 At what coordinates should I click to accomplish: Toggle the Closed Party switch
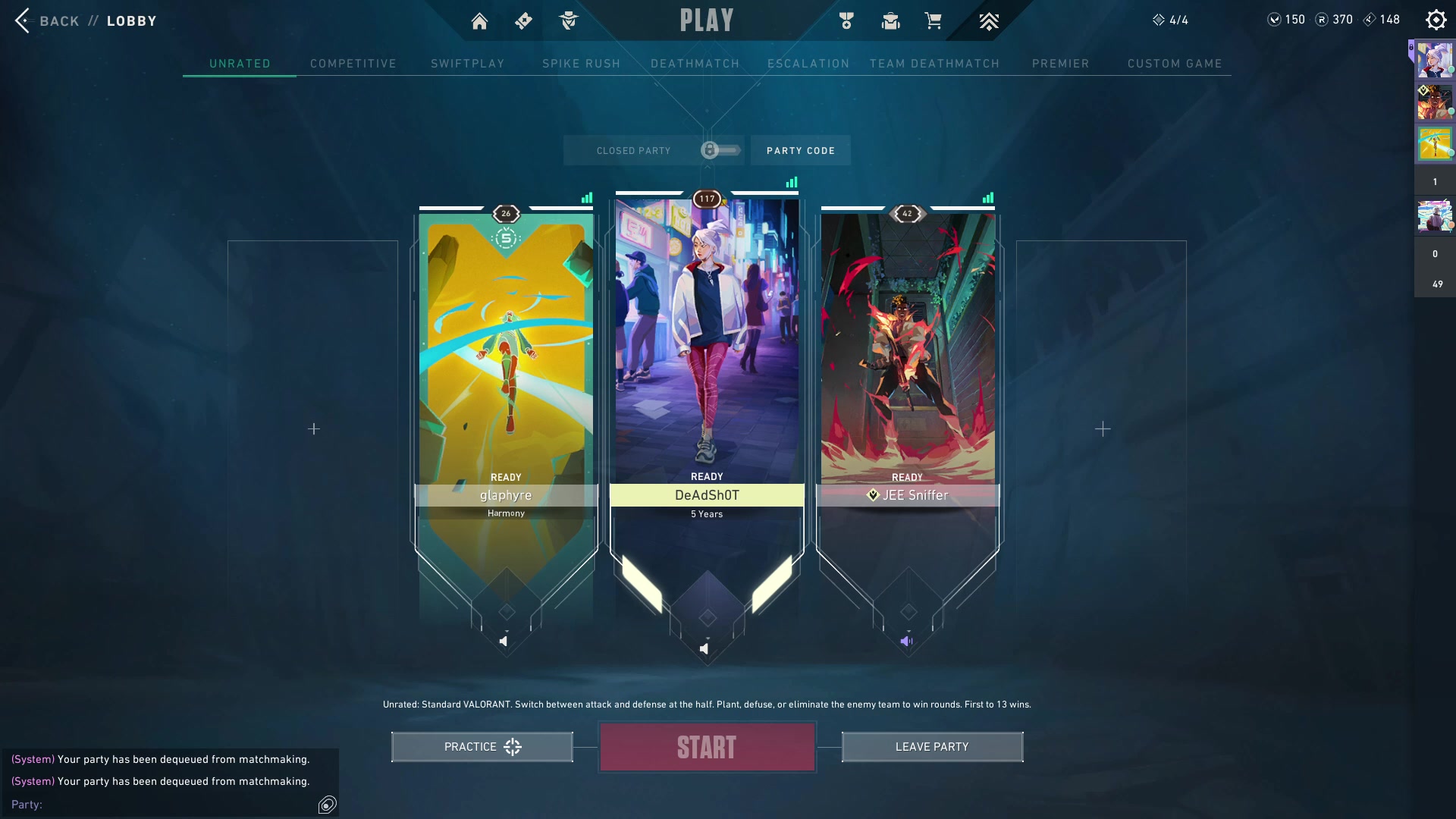(720, 150)
